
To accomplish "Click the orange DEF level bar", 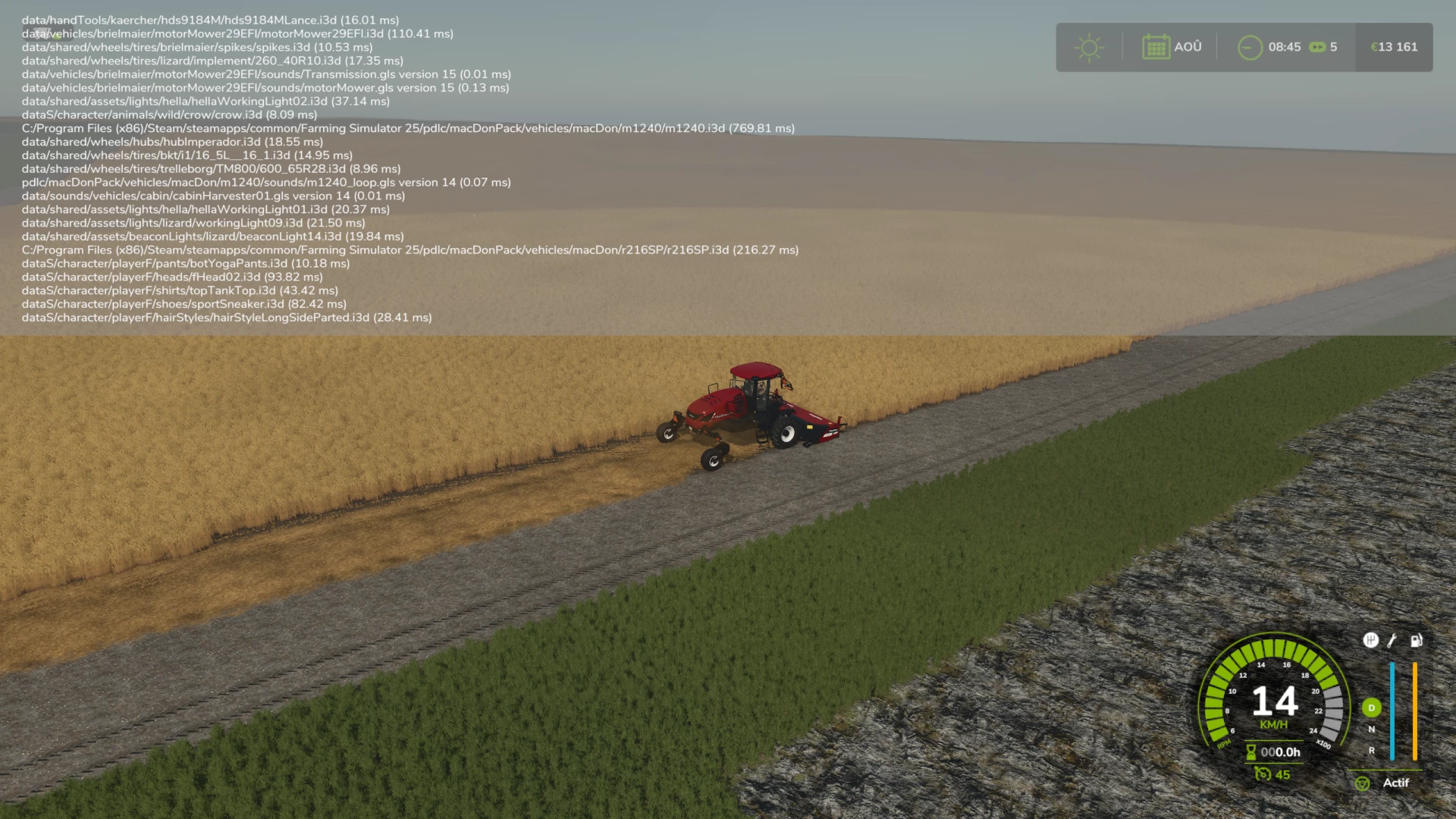I will pos(1415,711).
